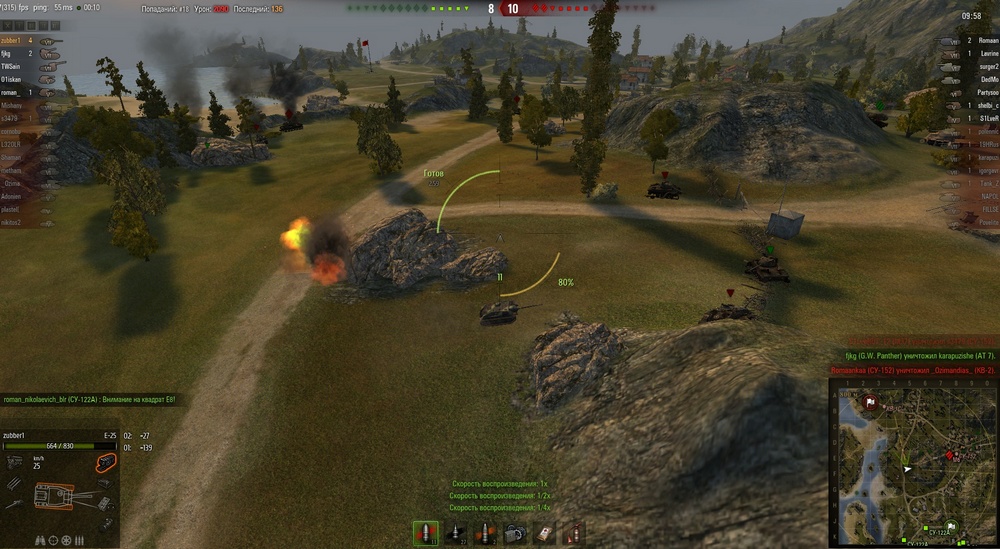This screenshot has width=1000, height=549.
Task: Switch to the shell type with 22 rounds
Action: (x=456, y=533)
